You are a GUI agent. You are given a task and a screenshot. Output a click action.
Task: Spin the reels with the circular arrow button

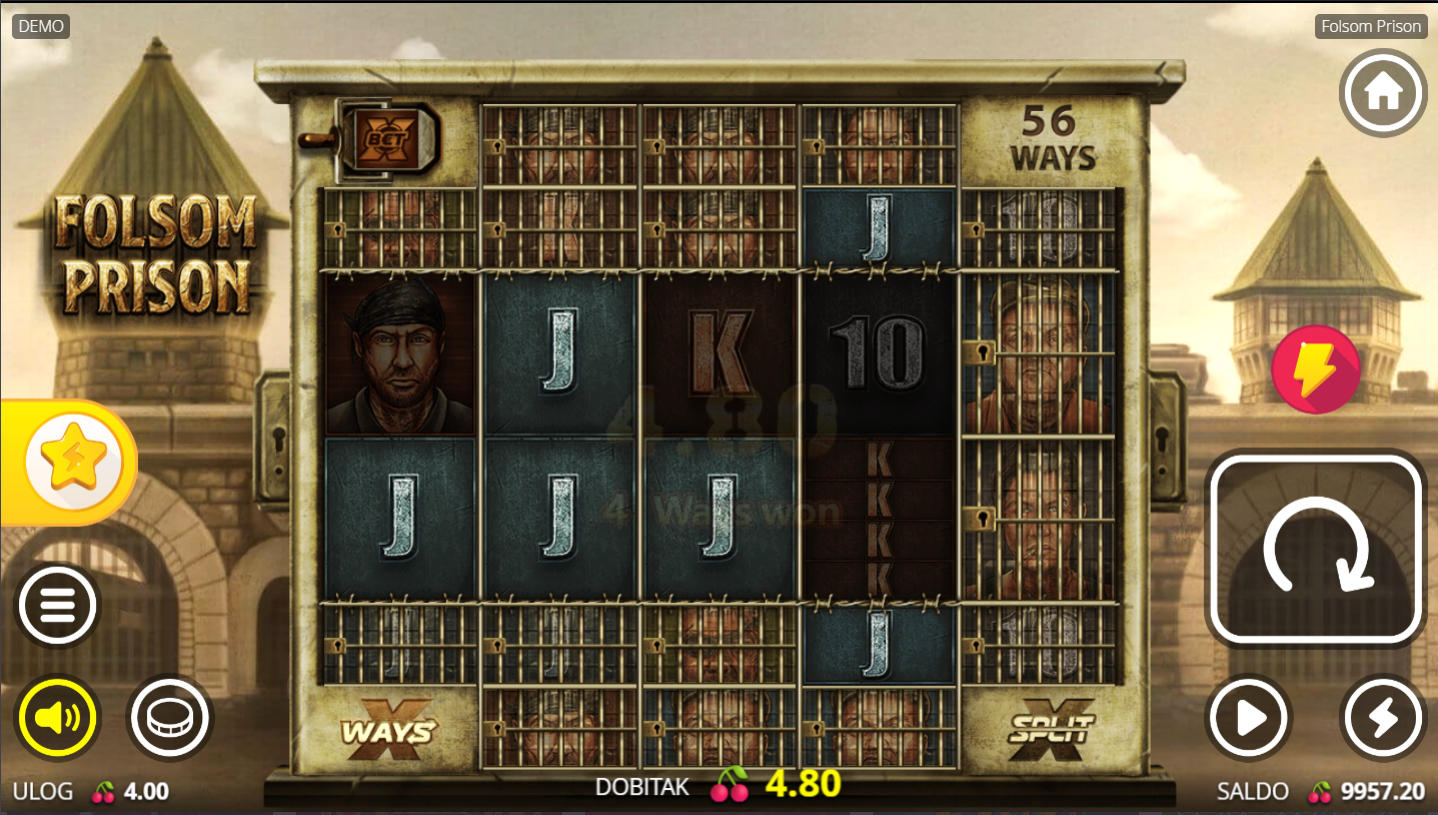pyautogui.click(x=1315, y=548)
